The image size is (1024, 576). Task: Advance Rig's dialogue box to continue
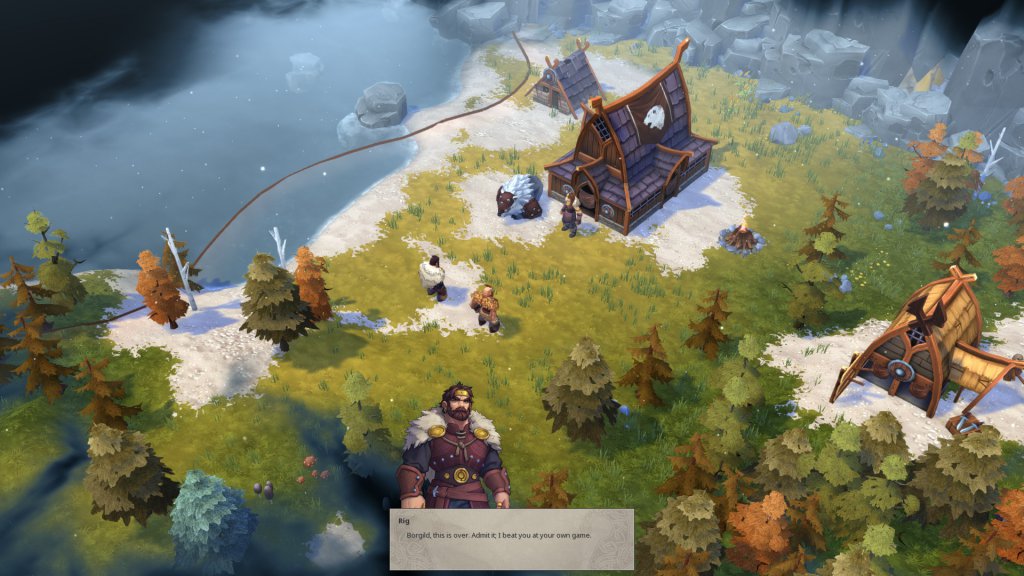tap(511, 539)
